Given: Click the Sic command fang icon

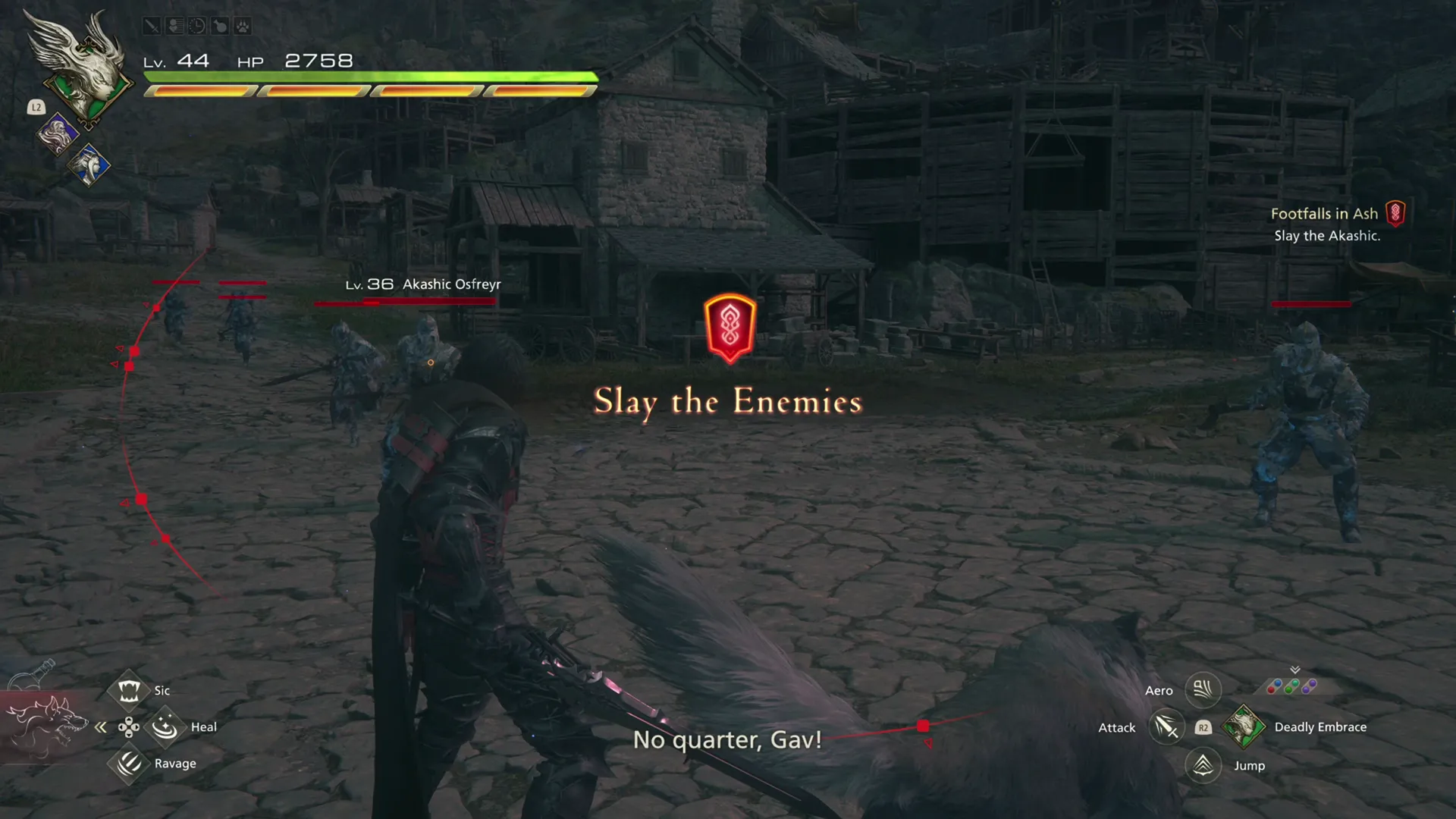Looking at the screenshot, I should [129, 689].
